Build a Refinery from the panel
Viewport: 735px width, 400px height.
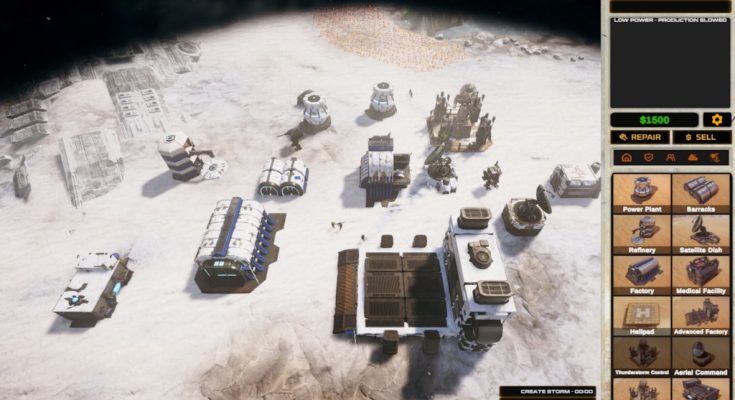click(640, 234)
